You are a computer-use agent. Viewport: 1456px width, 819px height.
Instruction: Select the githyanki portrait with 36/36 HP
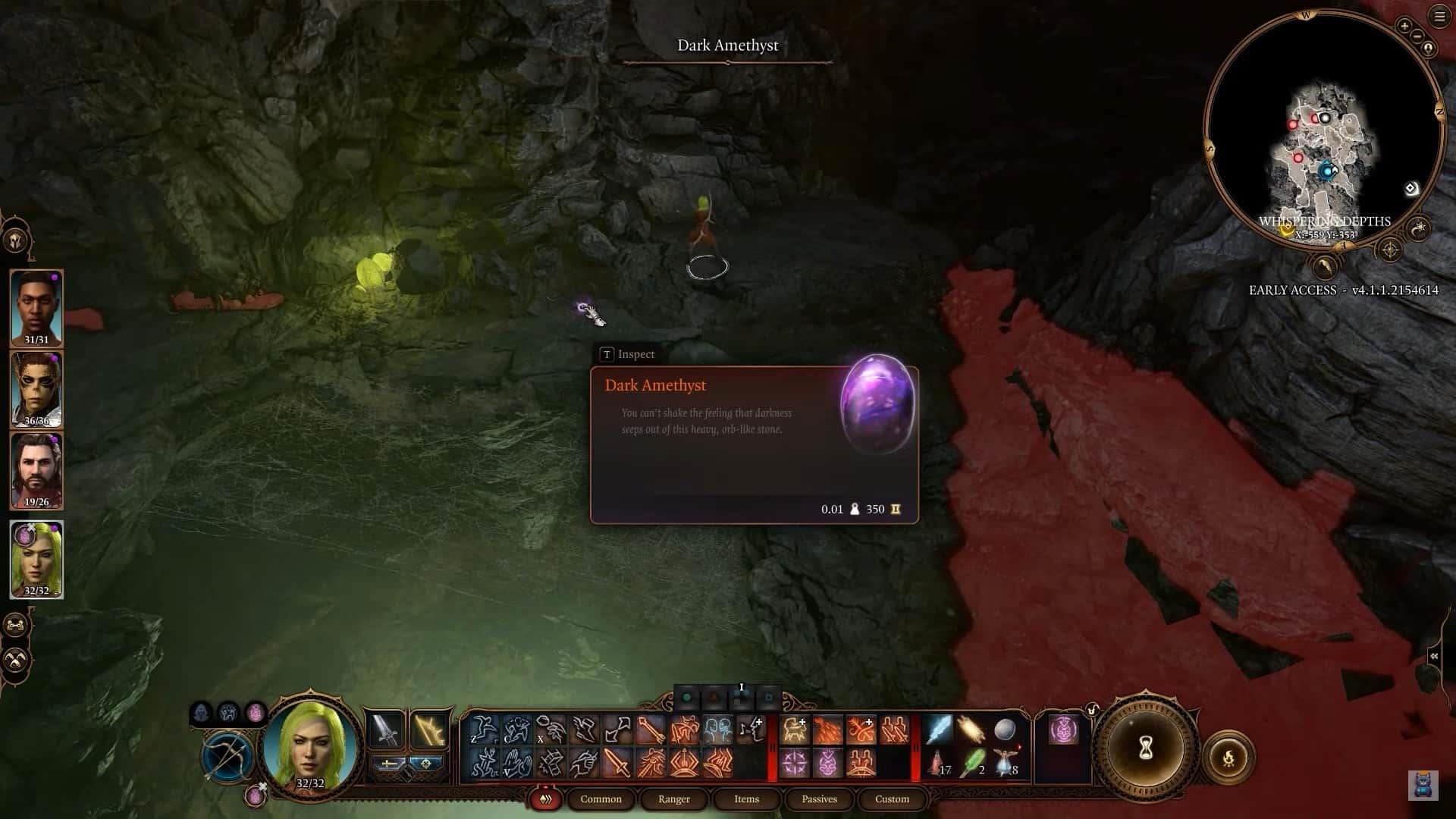pyautogui.click(x=36, y=389)
